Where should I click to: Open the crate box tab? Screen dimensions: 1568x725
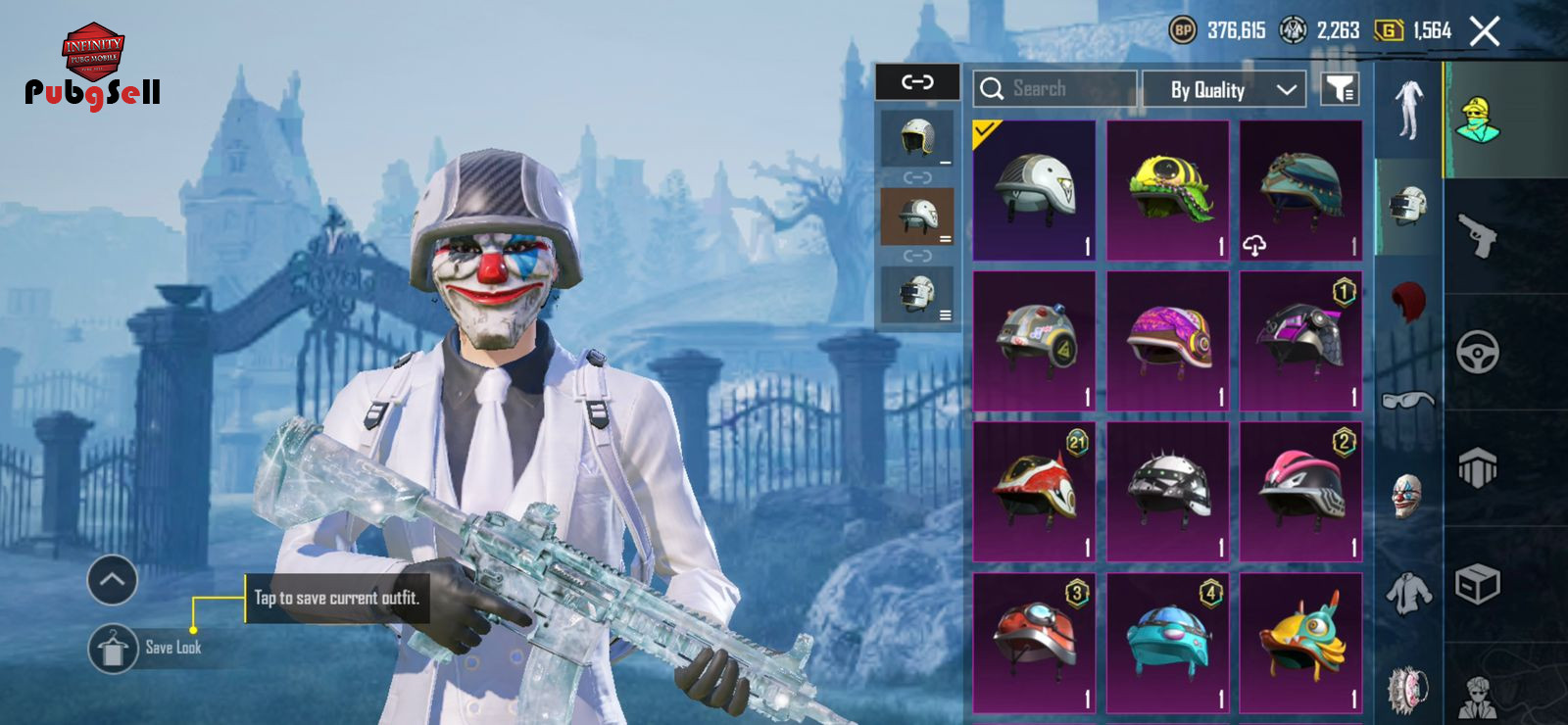[1478, 585]
